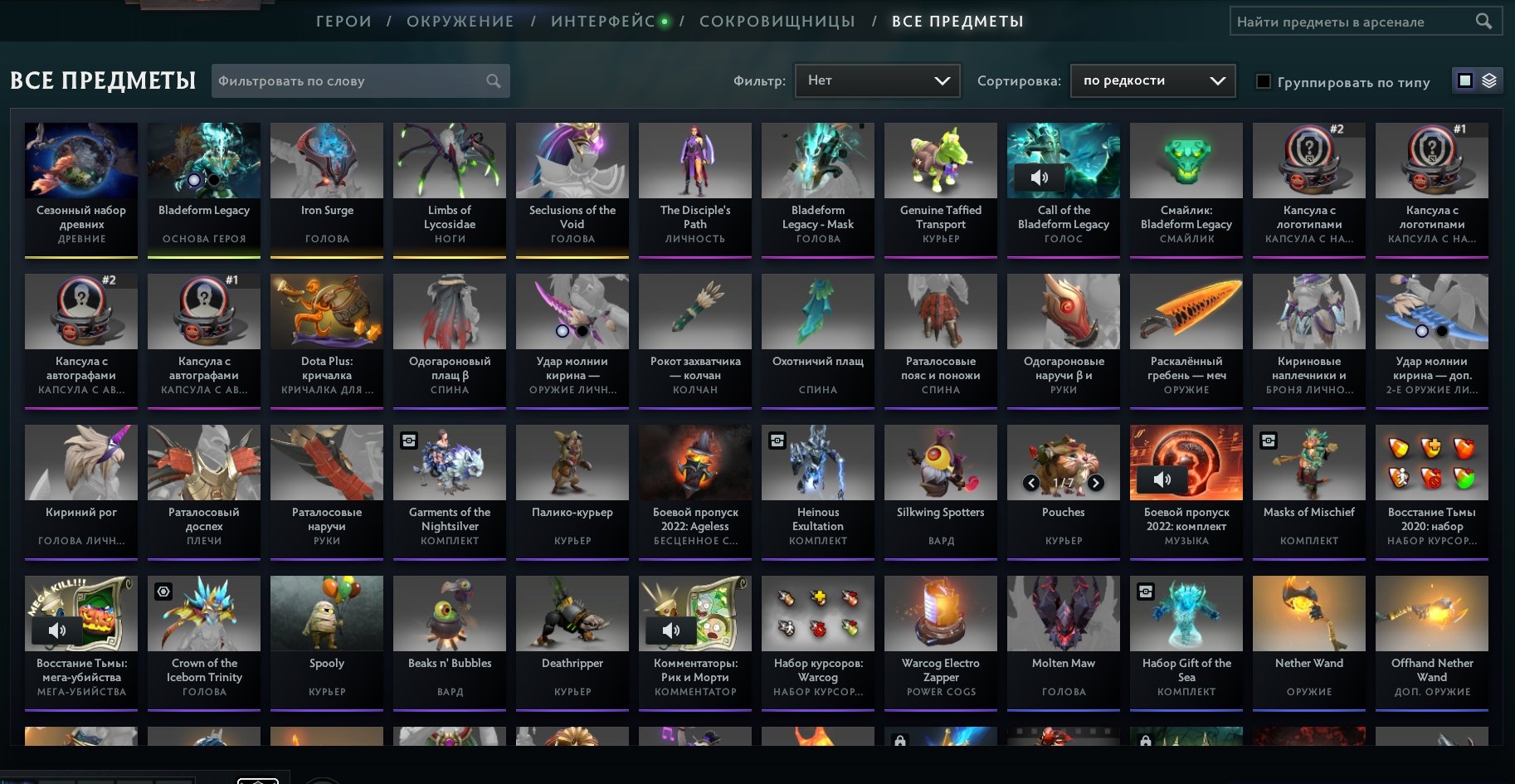Focus the filter-by-word input box
The width and height of the screenshot is (1515, 784).
(351, 81)
